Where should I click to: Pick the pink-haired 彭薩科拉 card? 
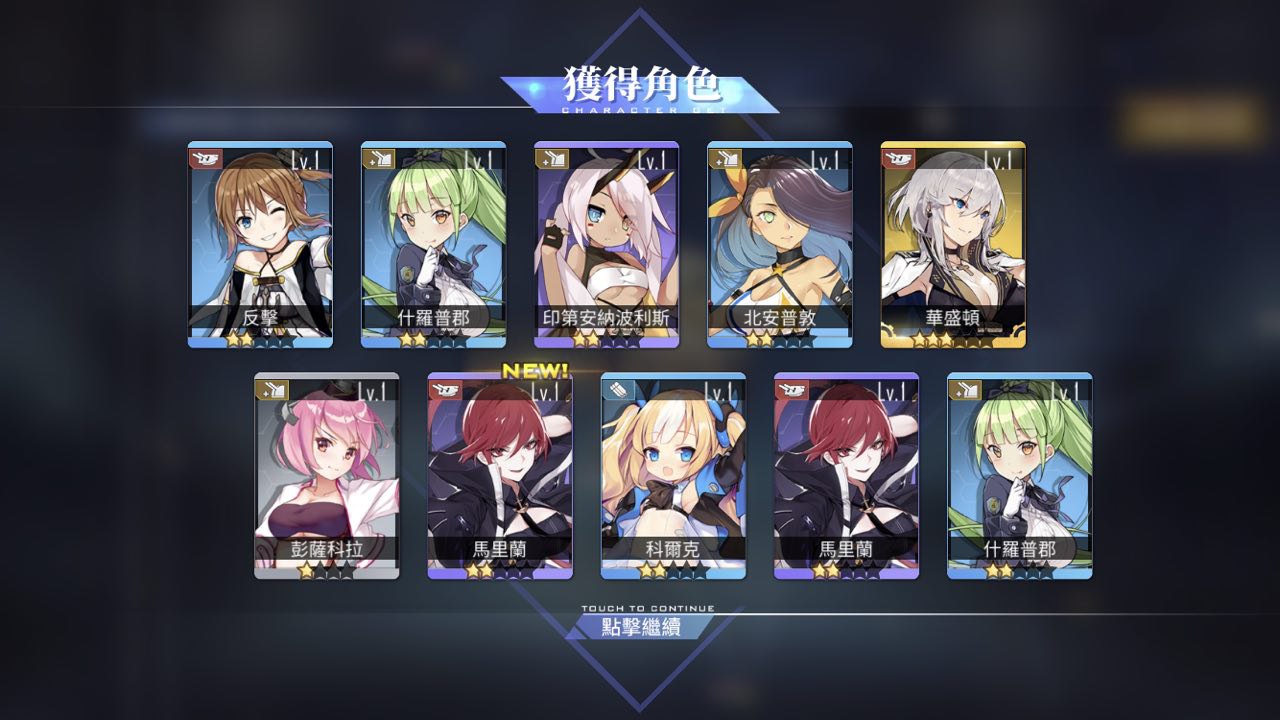pyautogui.click(x=326, y=476)
